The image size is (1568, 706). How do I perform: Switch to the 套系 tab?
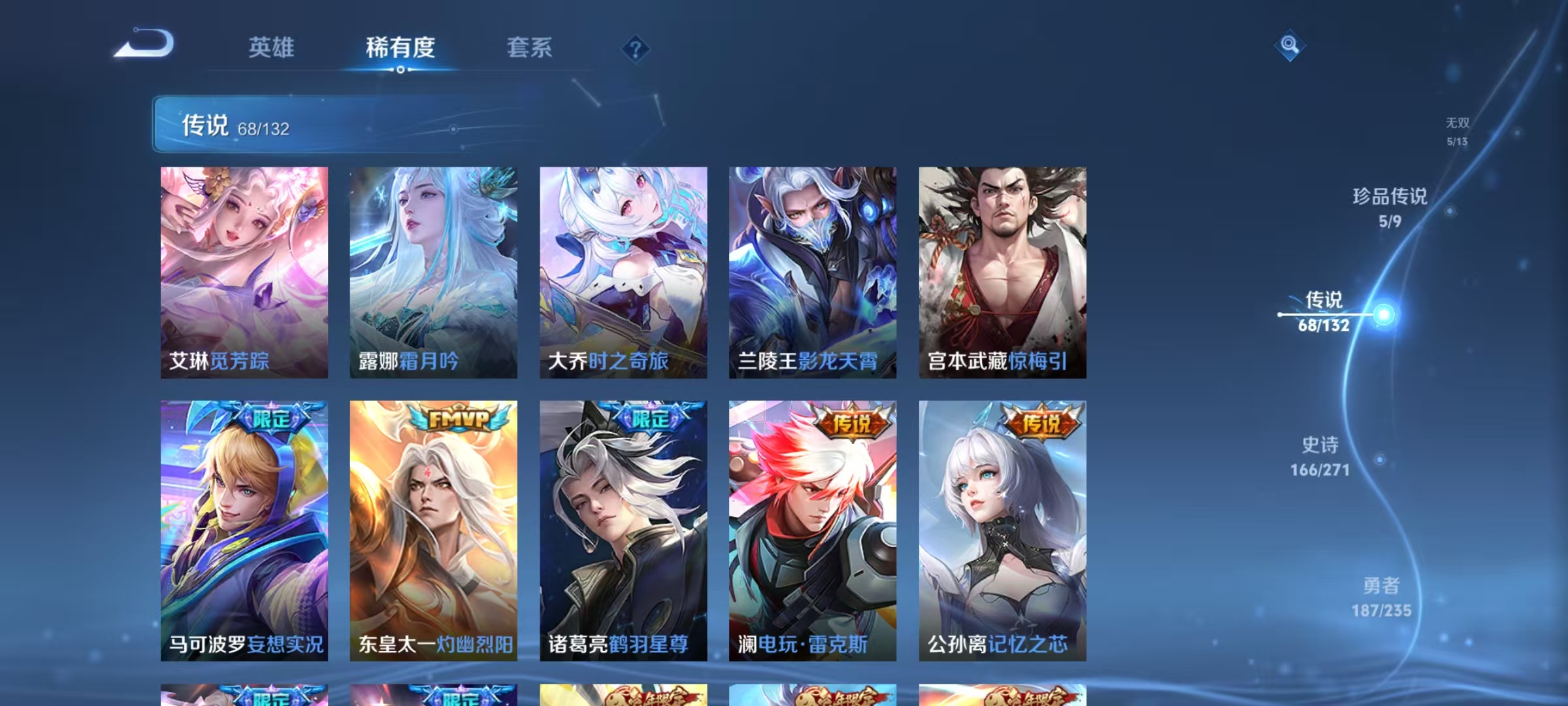tap(530, 48)
